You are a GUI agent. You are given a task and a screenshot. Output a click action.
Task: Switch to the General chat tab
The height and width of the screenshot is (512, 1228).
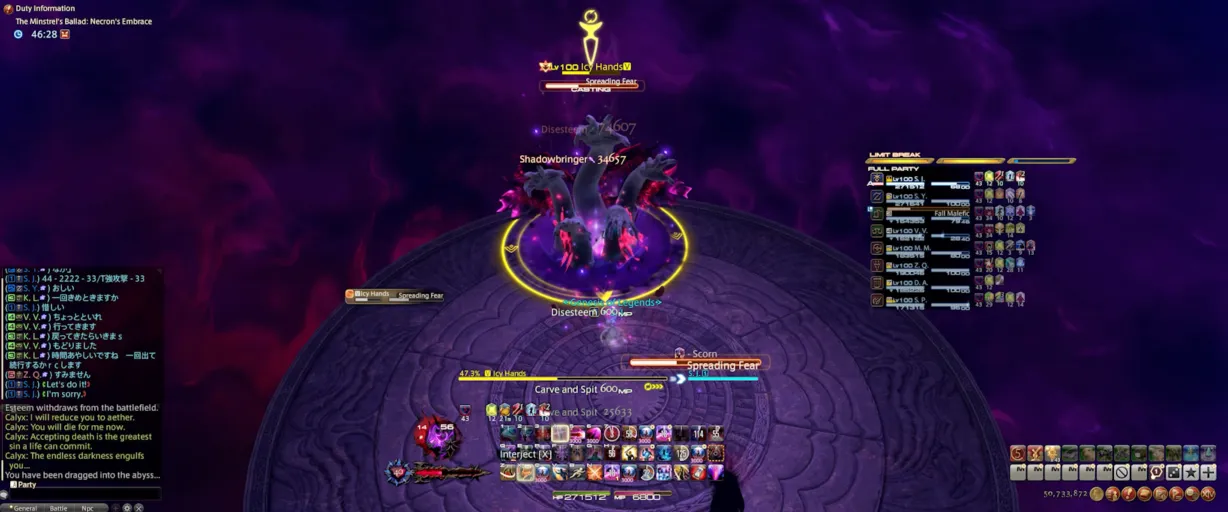pyautogui.click(x=24, y=508)
